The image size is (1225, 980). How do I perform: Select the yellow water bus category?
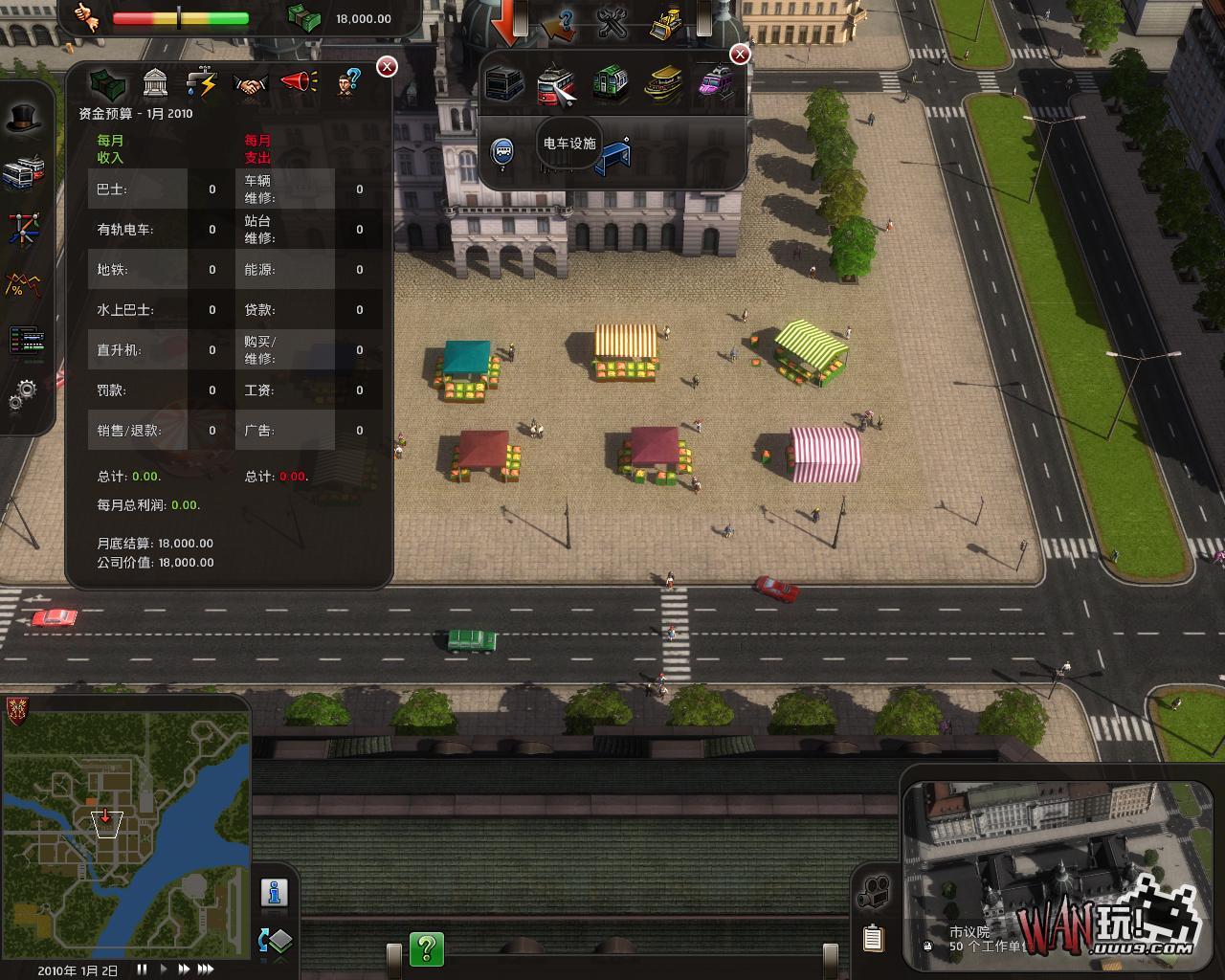662,84
